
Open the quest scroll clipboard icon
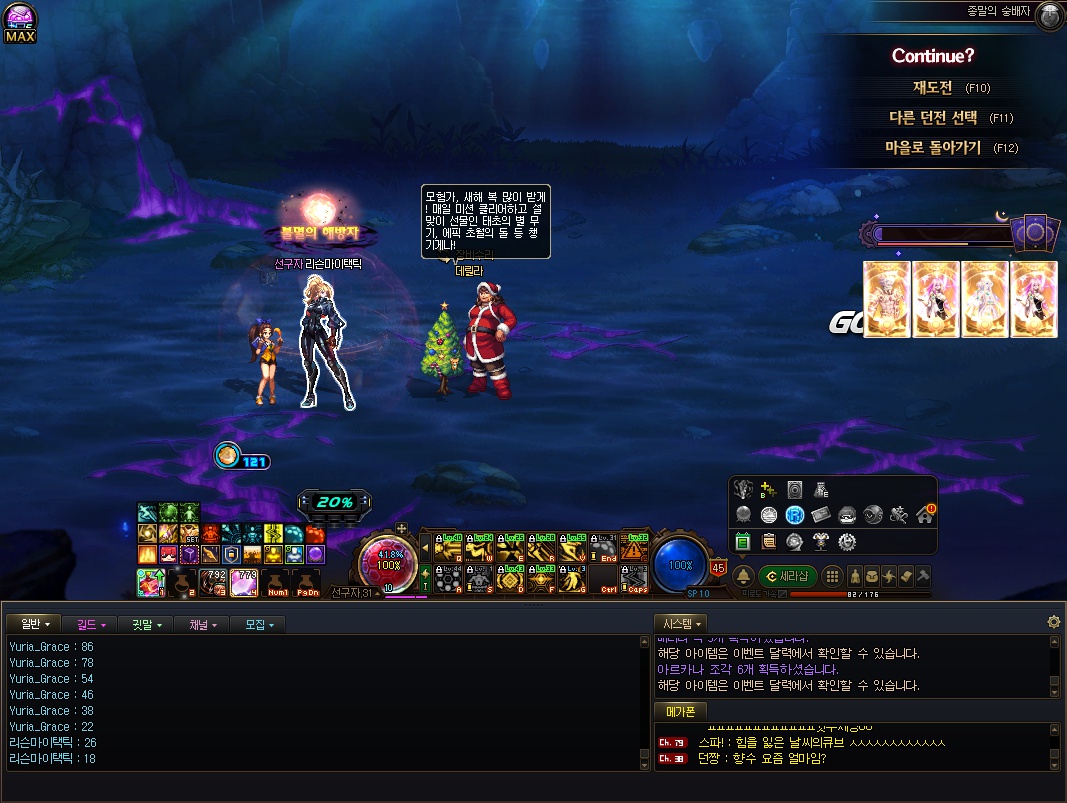[x=769, y=542]
